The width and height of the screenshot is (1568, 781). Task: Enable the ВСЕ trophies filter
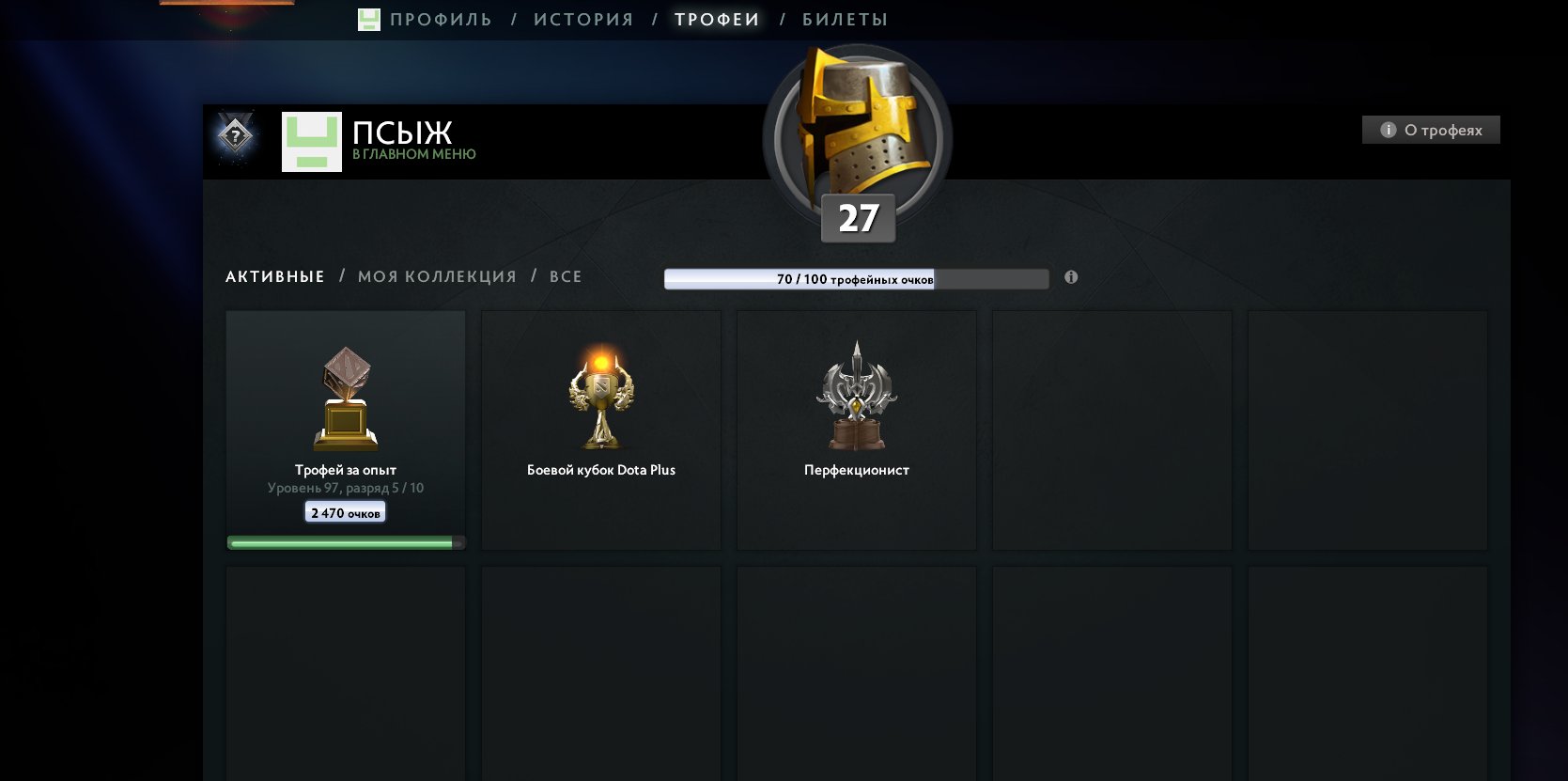click(x=566, y=276)
